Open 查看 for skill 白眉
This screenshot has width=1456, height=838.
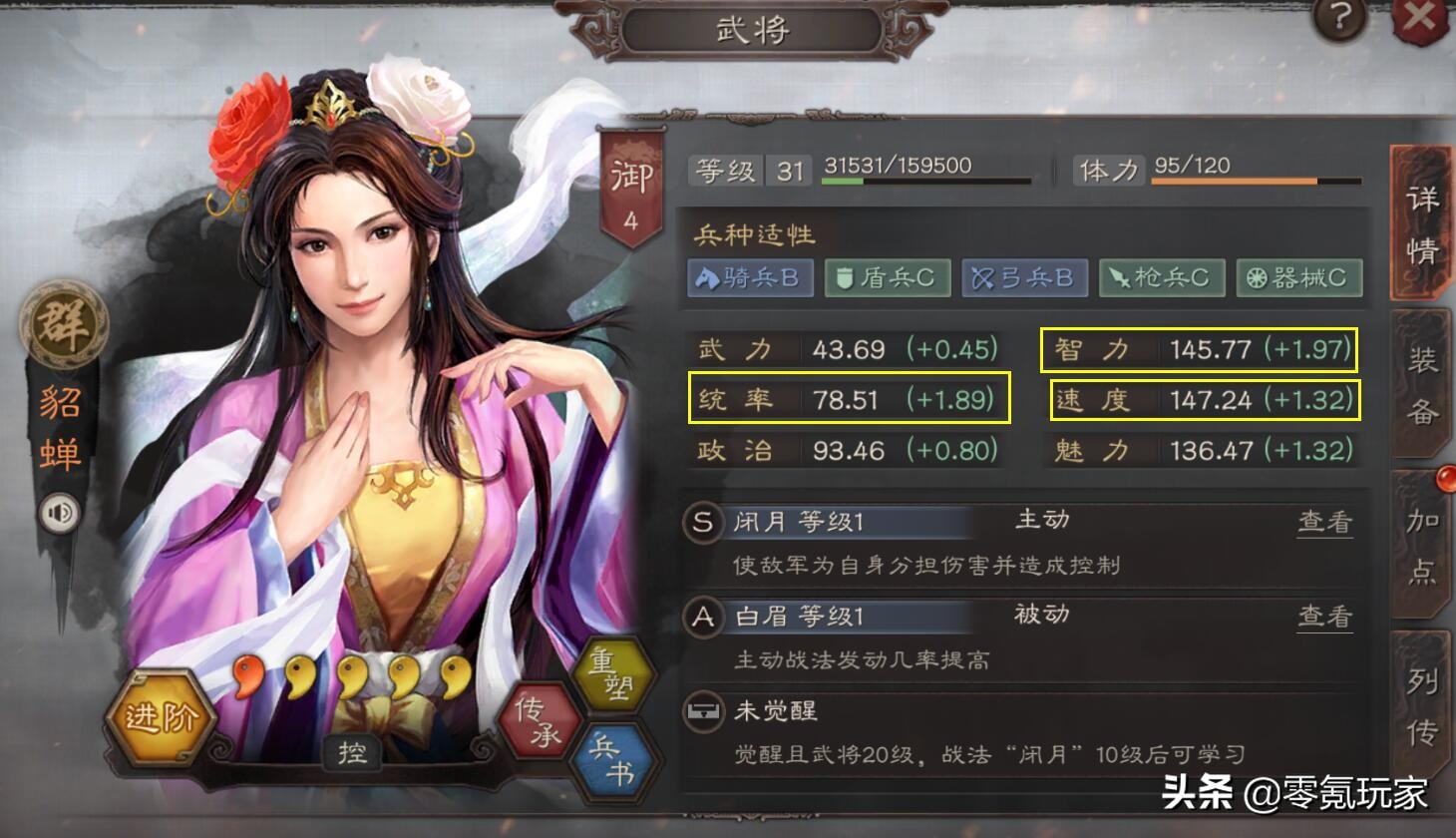click(x=1323, y=616)
